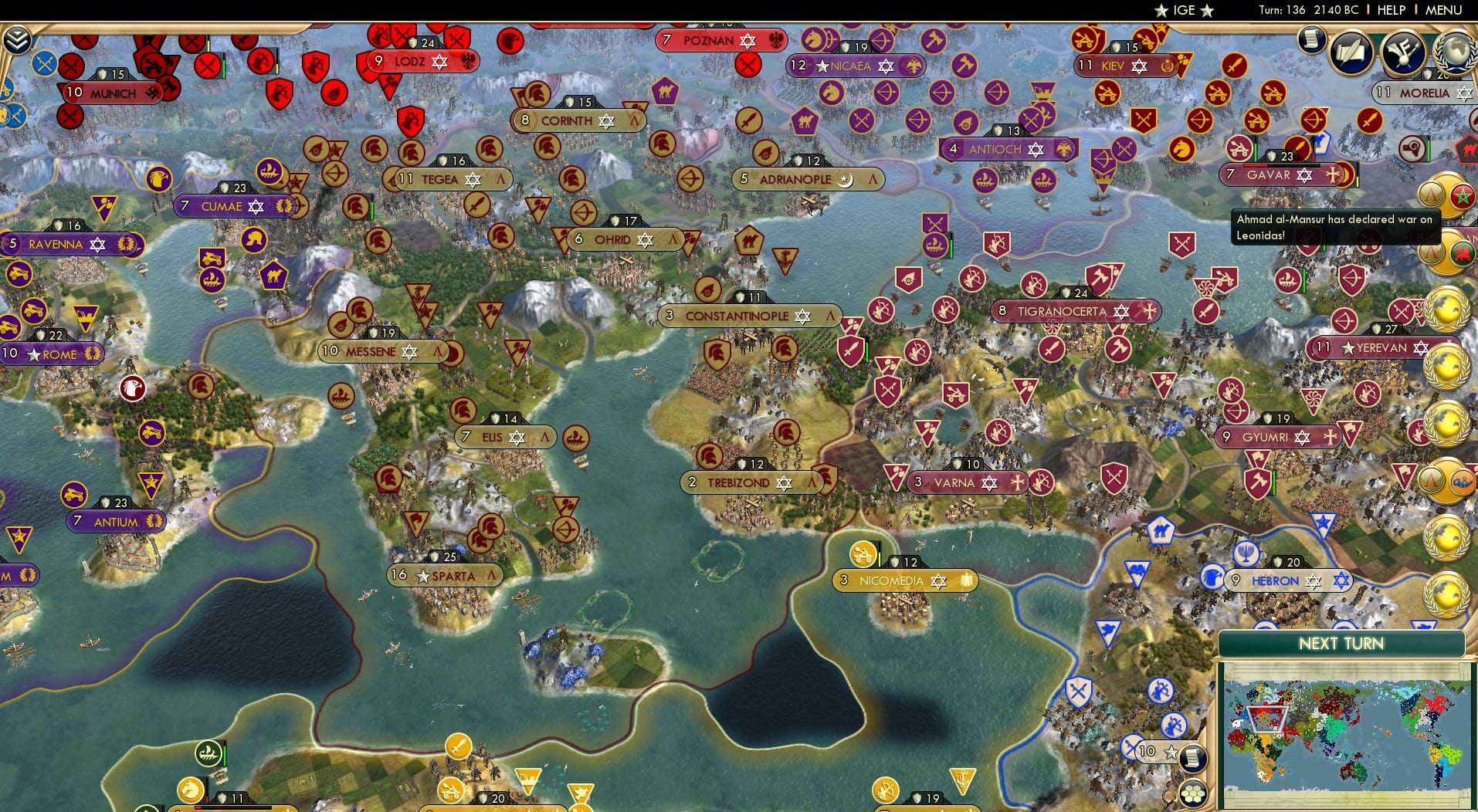Select the blue crossed-swords unit icon near Hebron

(x=1130, y=747)
